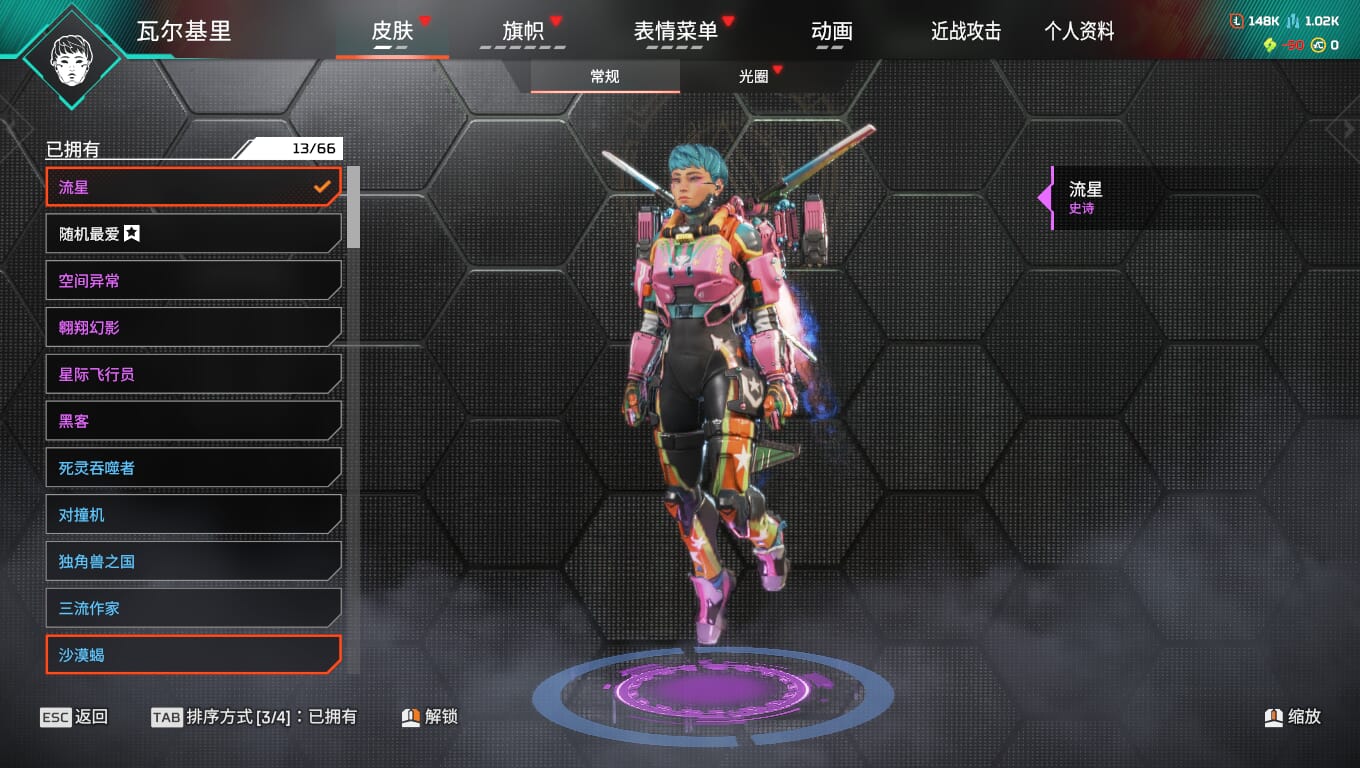Image resolution: width=1360 pixels, height=768 pixels.
Task: Open the 近战攻击 tab
Action: 965,31
